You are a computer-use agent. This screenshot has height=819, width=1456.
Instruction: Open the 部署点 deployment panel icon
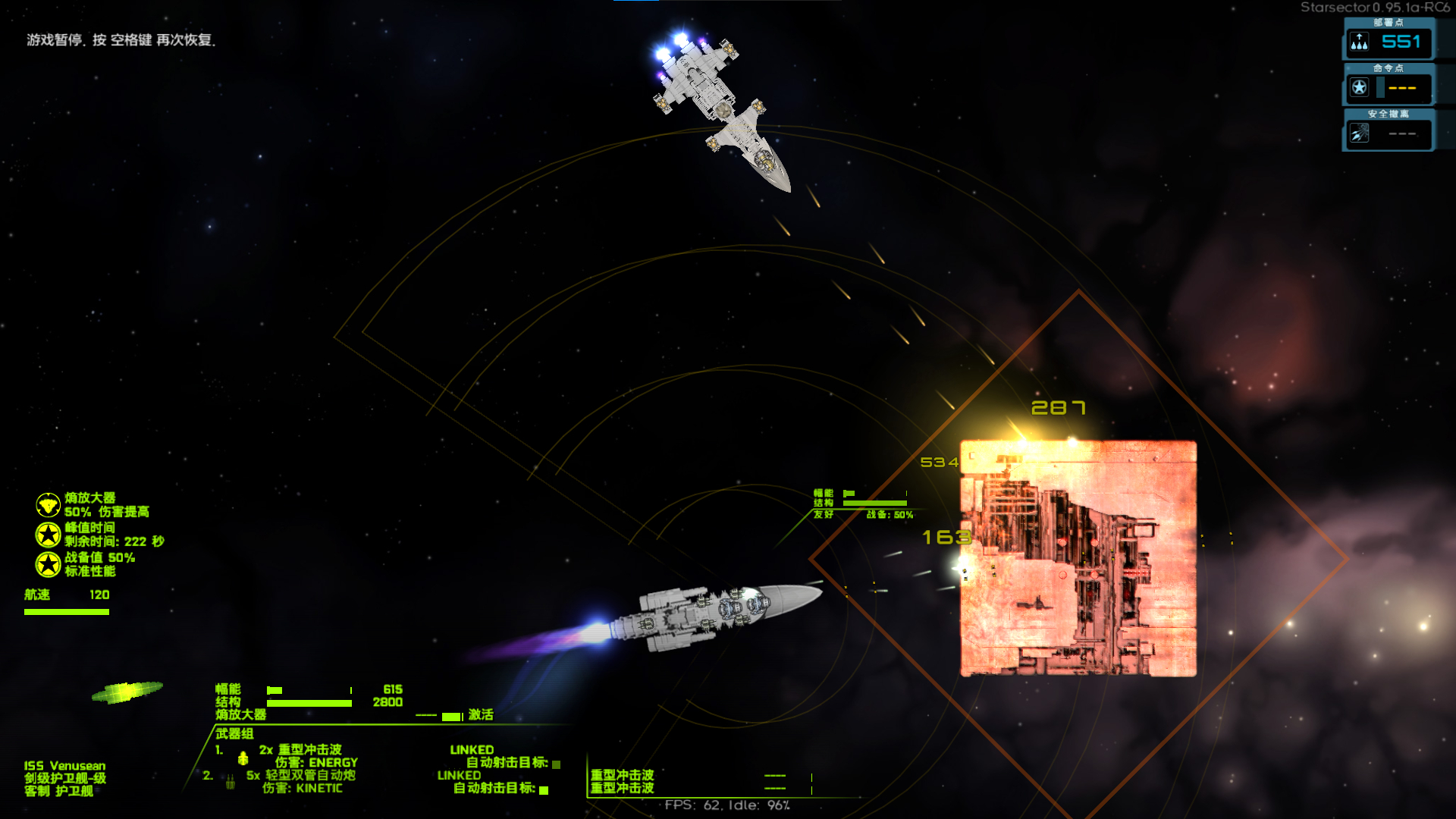[x=1359, y=42]
